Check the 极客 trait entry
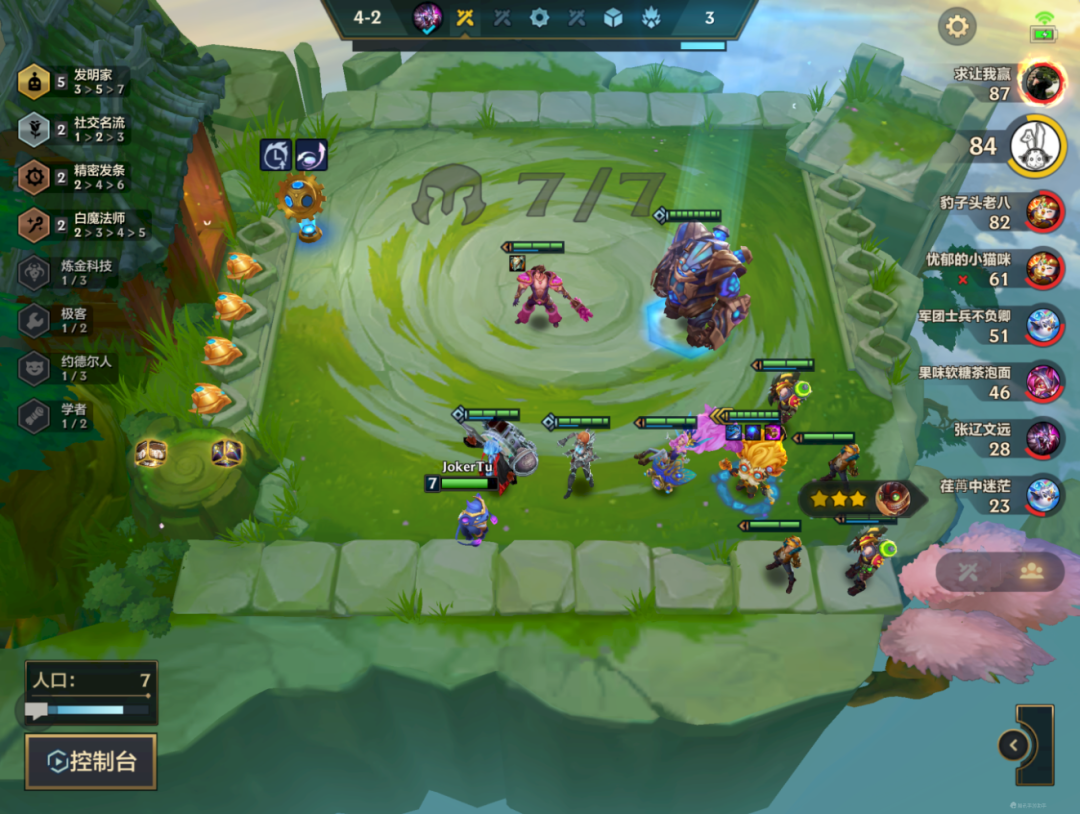 [70, 320]
